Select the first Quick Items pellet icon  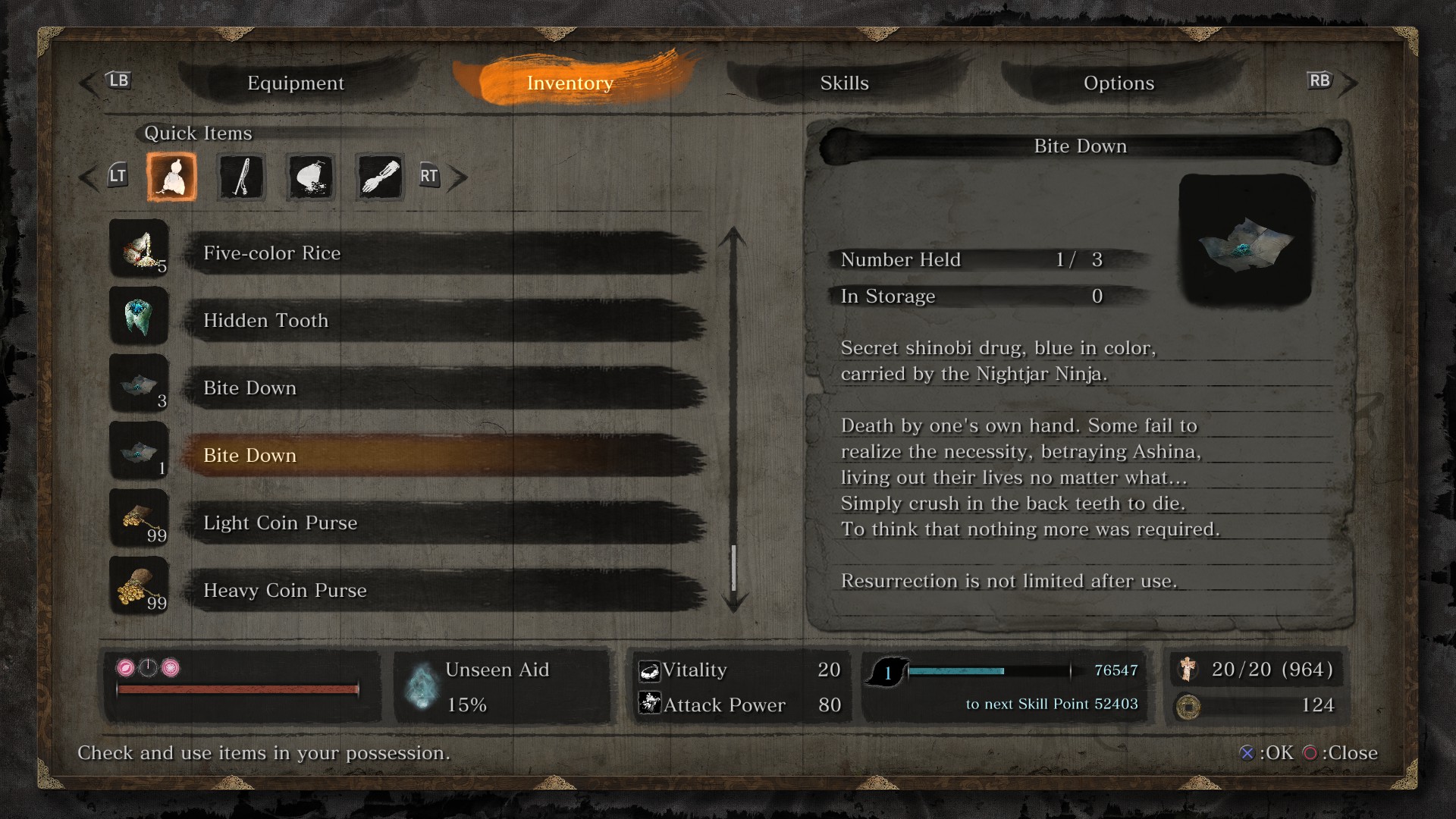point(171,177)
